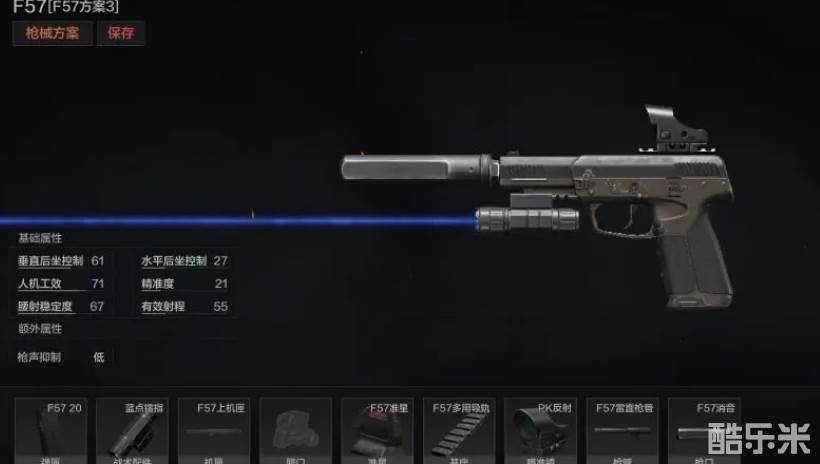Open the F57雷霆枪管 barrel slot
820x464 pixels.
click(622, 431)
